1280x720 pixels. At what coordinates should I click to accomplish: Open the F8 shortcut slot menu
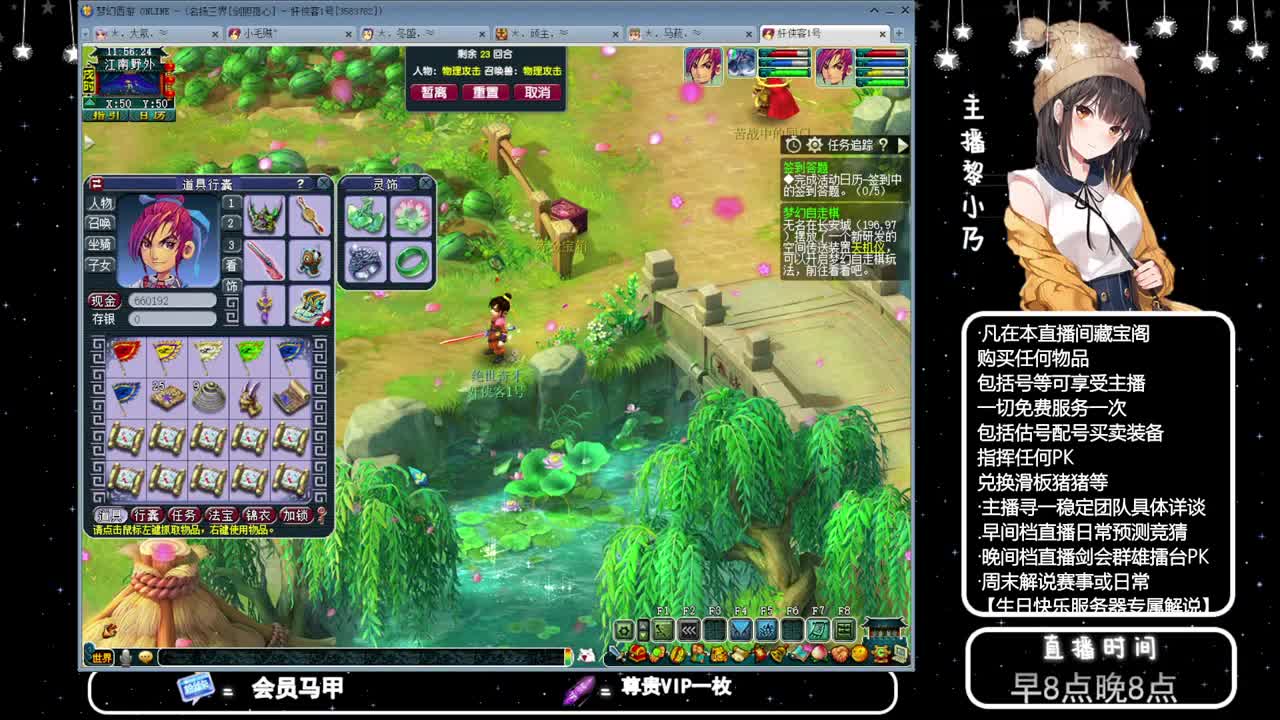[x=844, y=632]
